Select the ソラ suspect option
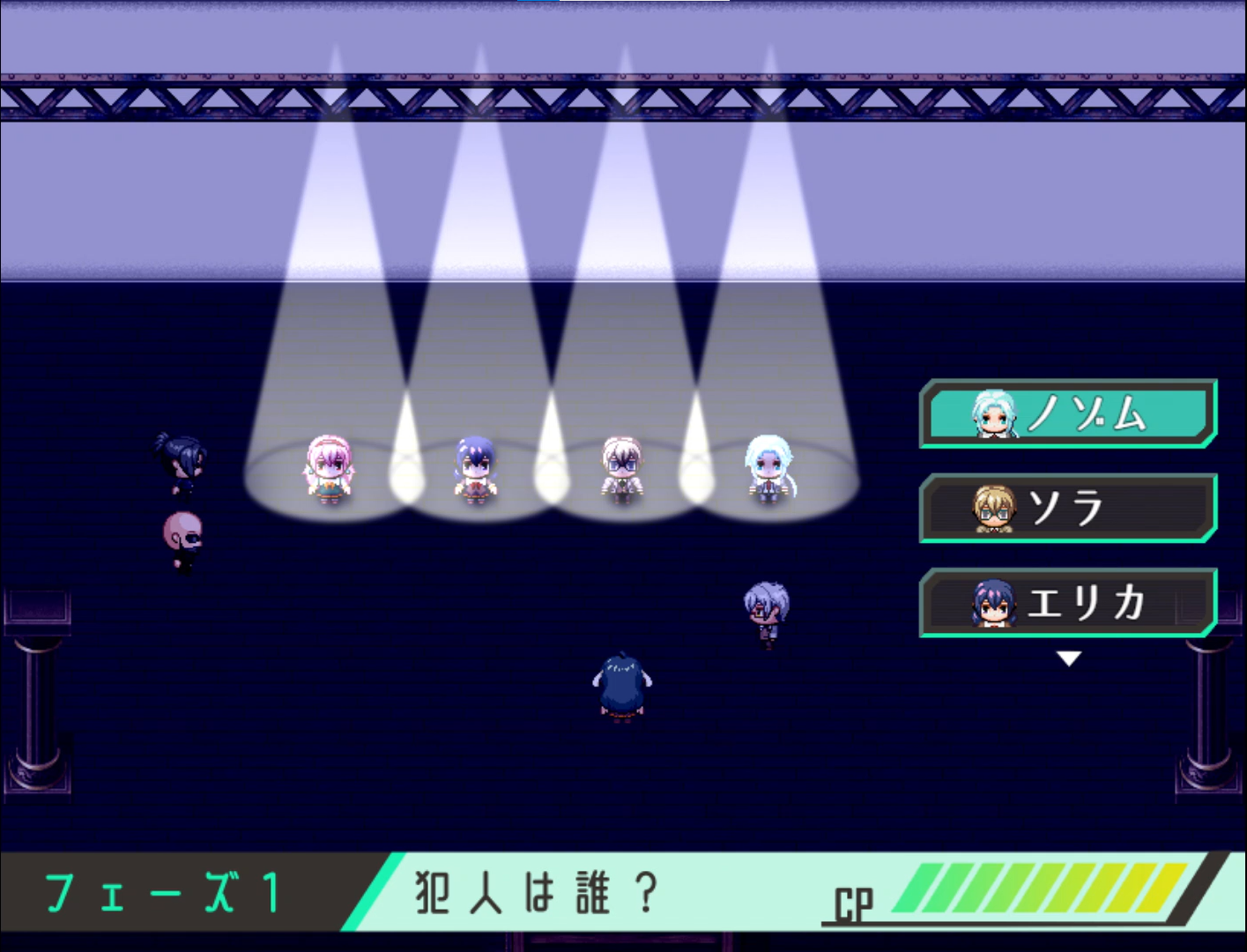Image resolution: width=1247 pixels, height=952 pixels. [x=1068, y=508]
